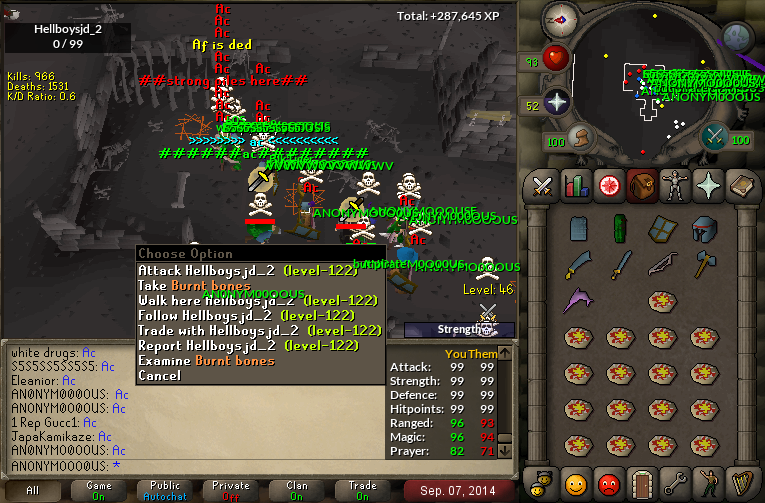This screenshot has width=765, height=503.
Task: Open the Magic spellbook tab
Action: (739, 185)
